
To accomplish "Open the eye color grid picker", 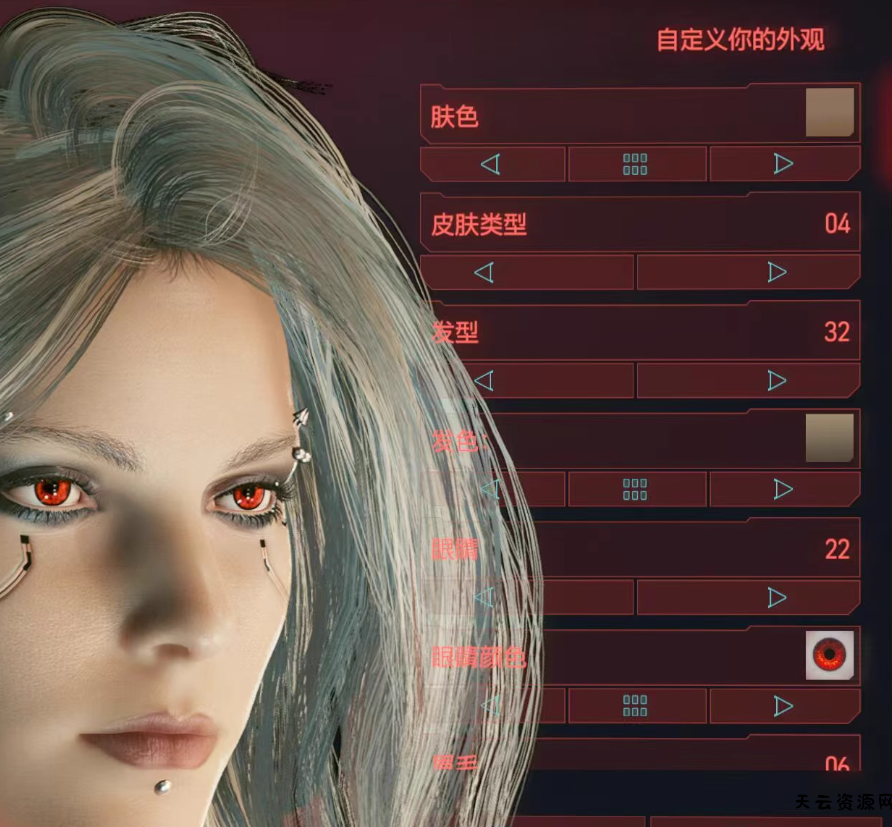I will tap(636, 706).
